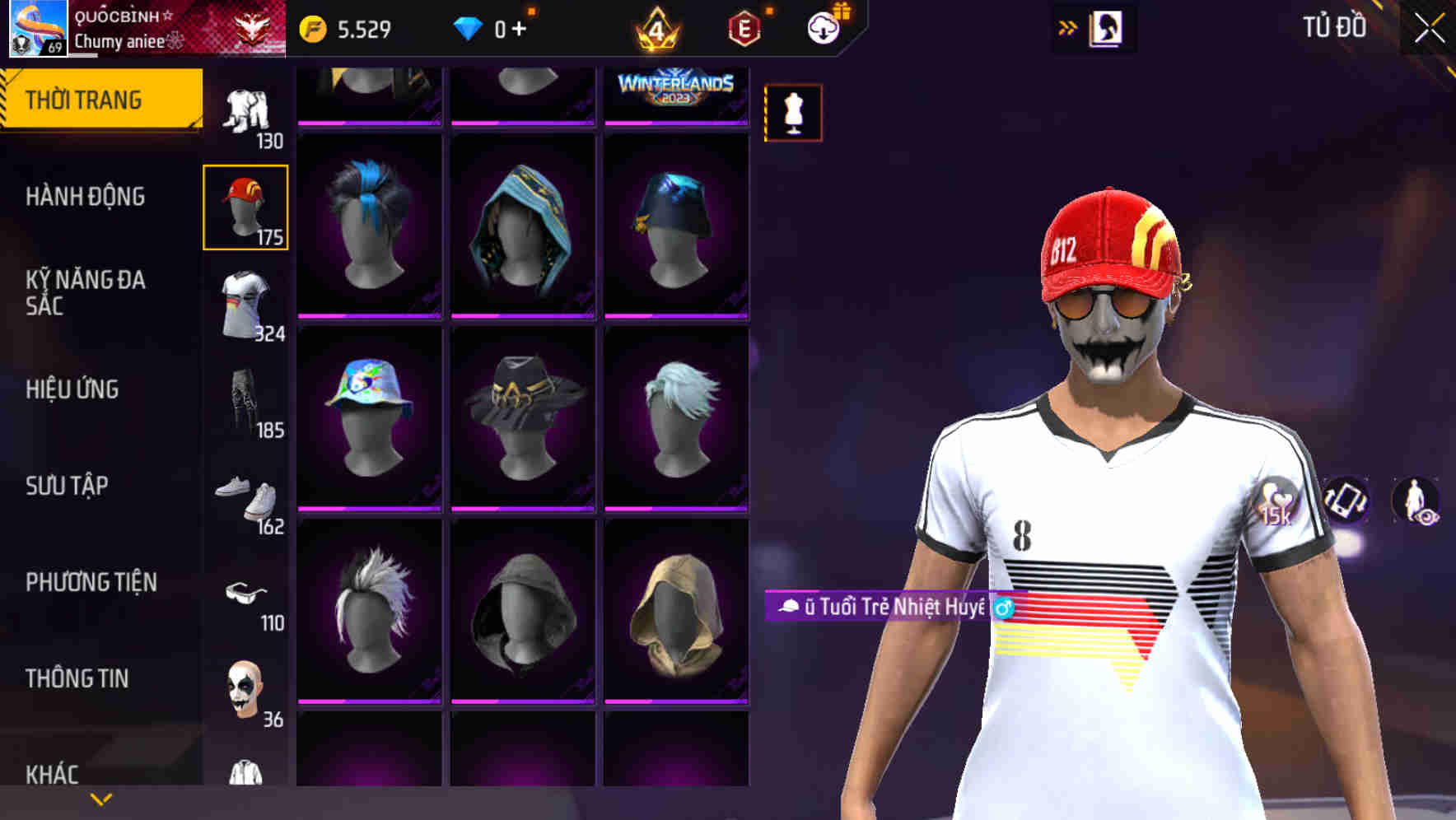Switch to the HÀNH ĐỘNG tab
This screenshot has width=1456, height=820.
86,197
